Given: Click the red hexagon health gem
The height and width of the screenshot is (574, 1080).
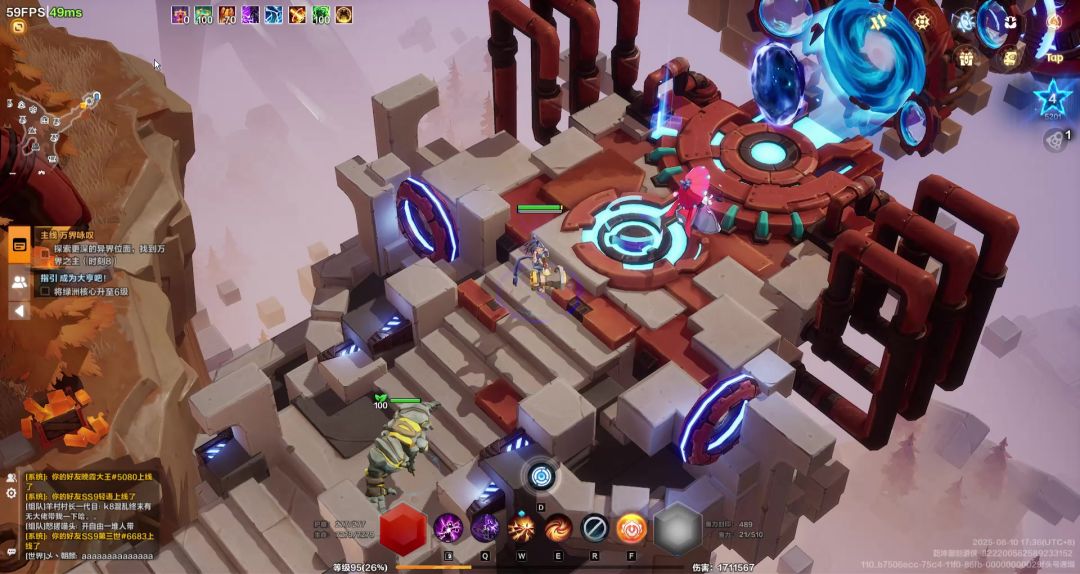Looking at the screenshot, I should 403,526.
